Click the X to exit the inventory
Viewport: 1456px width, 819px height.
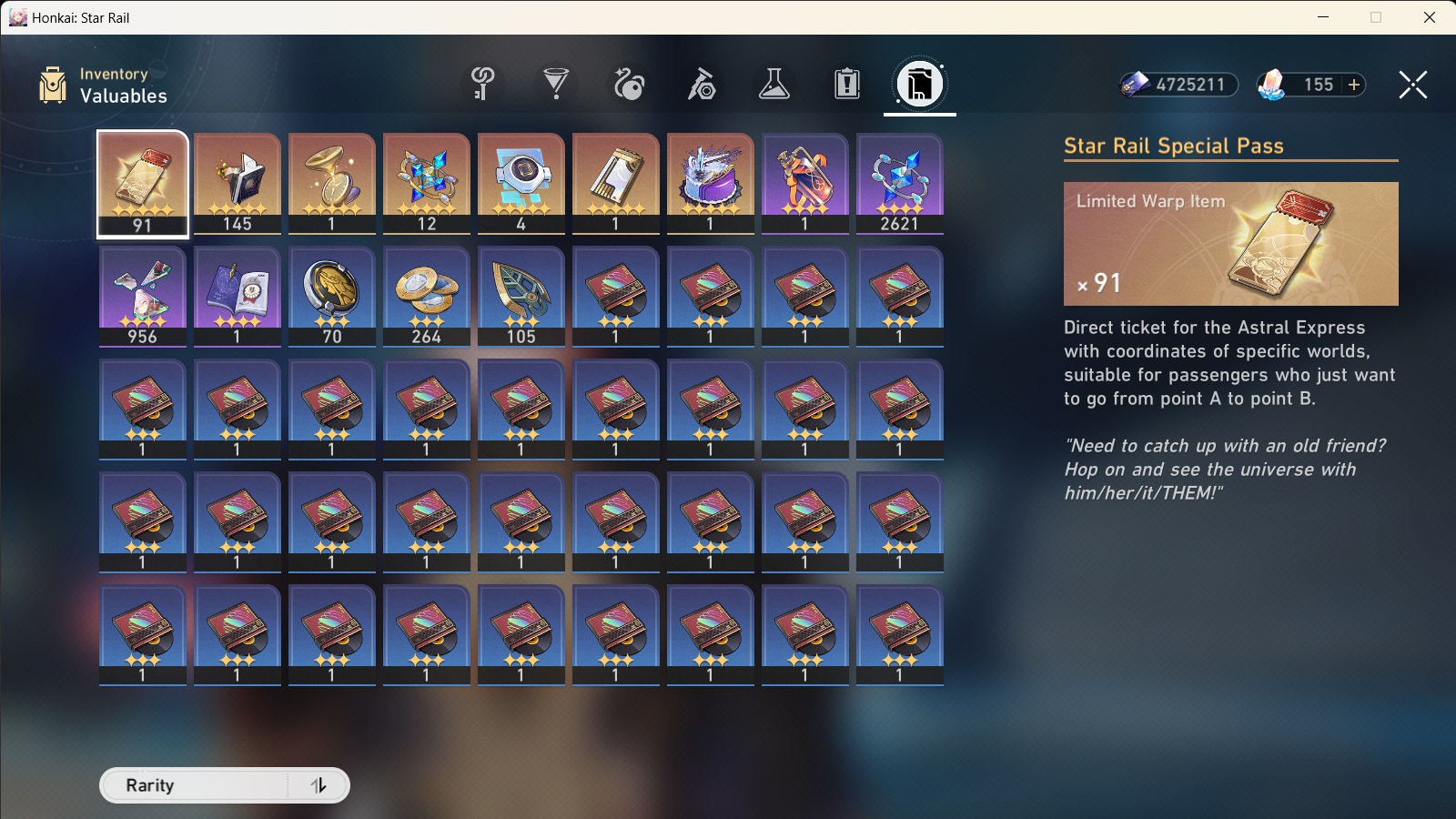click(x=1411, y=86)
